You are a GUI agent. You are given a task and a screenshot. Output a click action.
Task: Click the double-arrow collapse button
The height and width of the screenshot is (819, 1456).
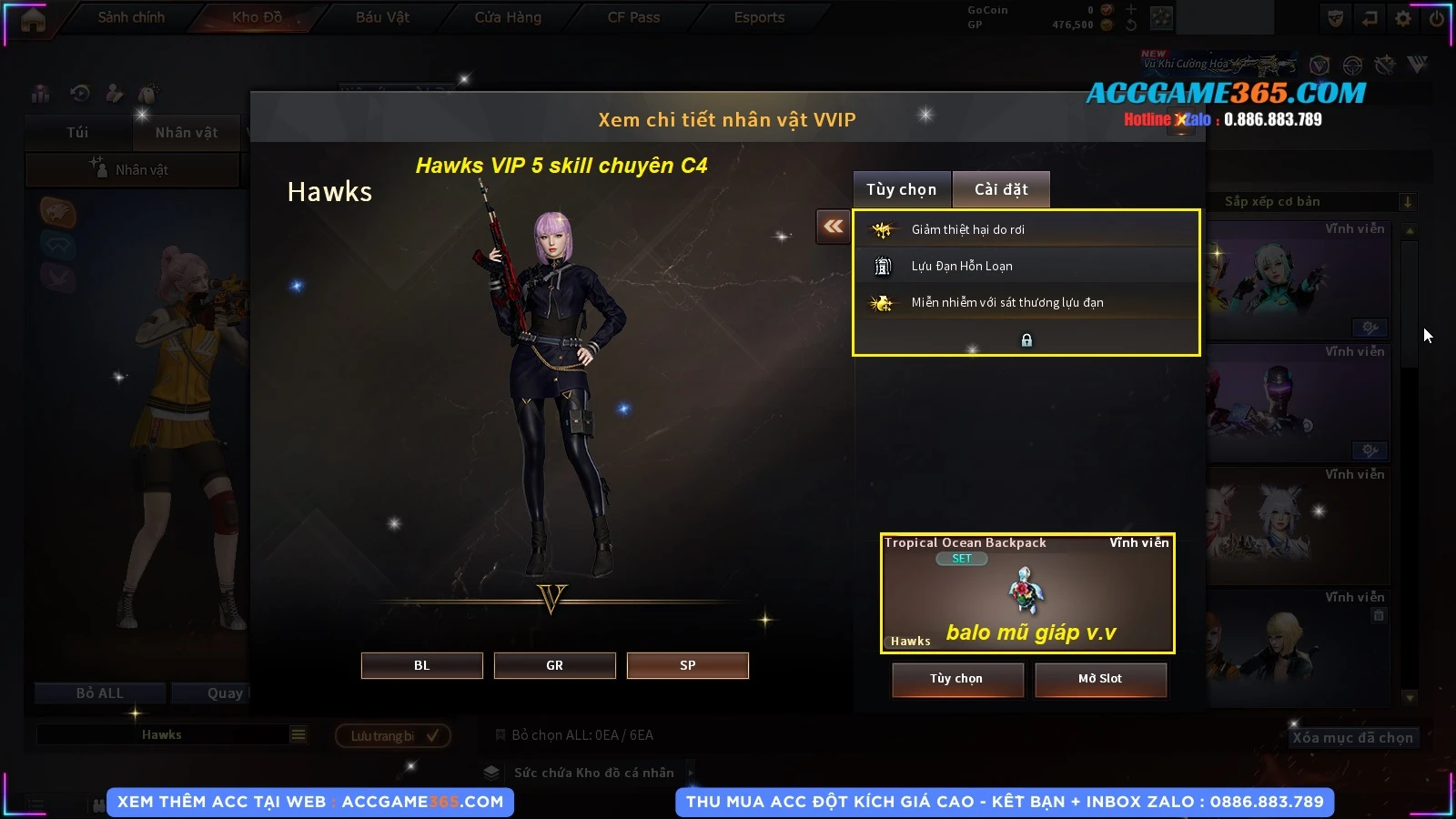tap(833, 227)
